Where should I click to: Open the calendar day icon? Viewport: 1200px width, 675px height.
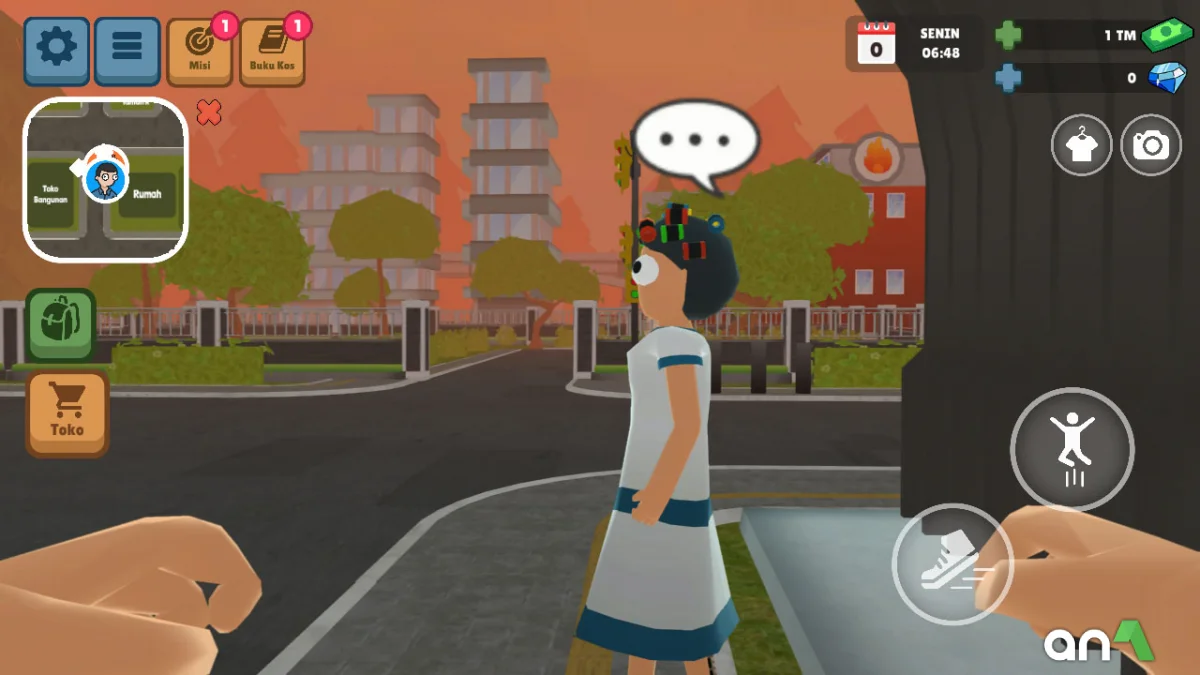[877, 44]
